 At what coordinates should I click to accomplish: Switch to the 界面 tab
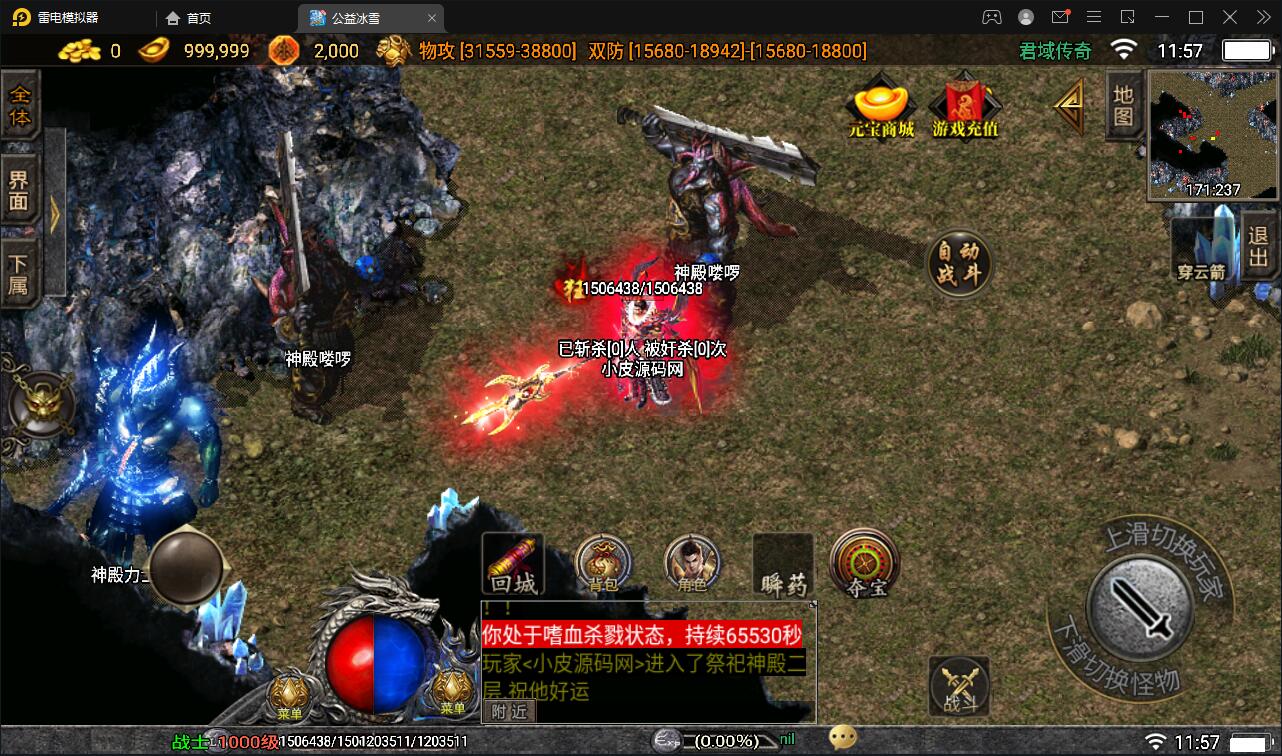click(20, 194)
